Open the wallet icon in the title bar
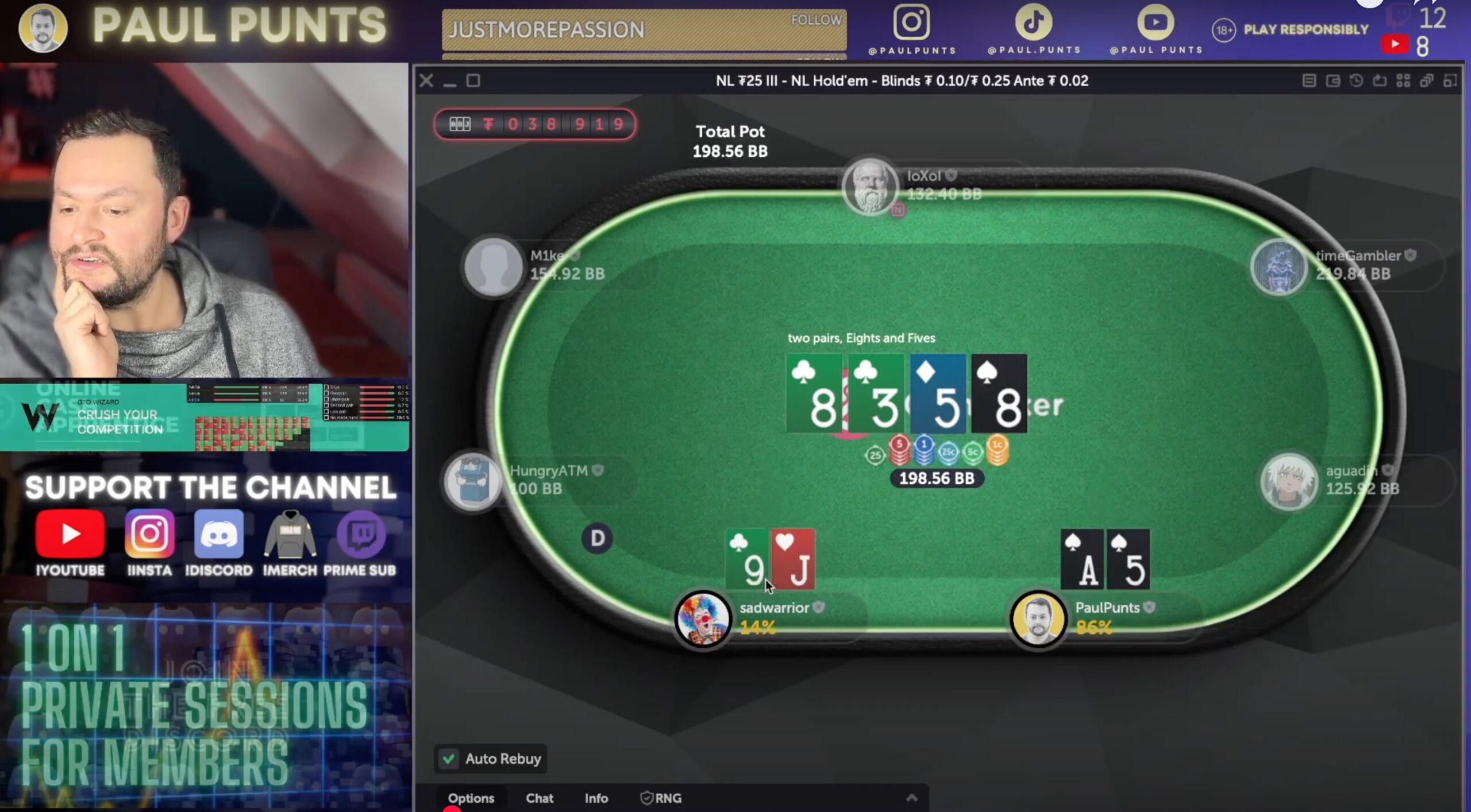 click(1333, 81)
